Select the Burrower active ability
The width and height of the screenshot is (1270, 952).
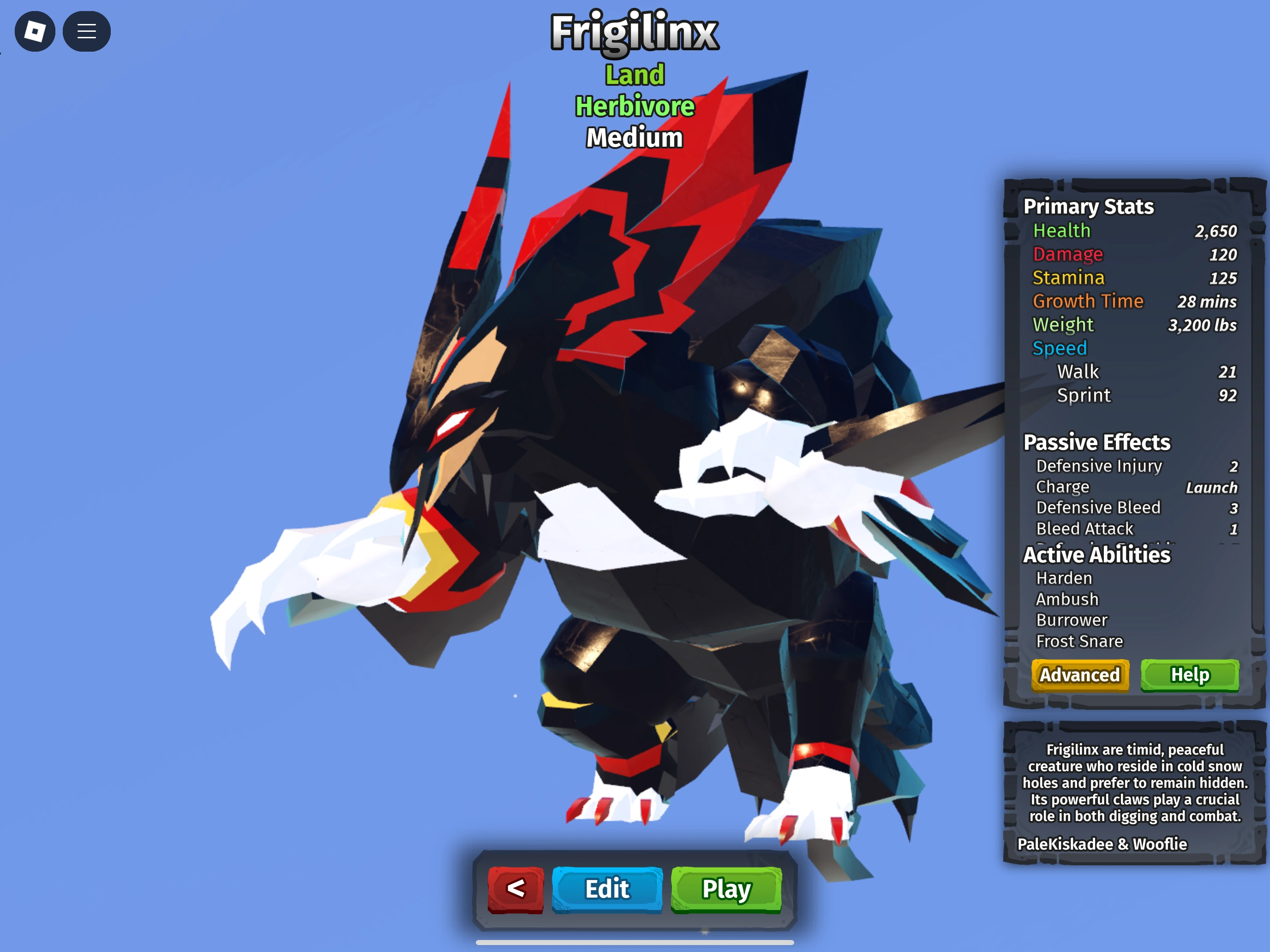tap(1072, 620)
